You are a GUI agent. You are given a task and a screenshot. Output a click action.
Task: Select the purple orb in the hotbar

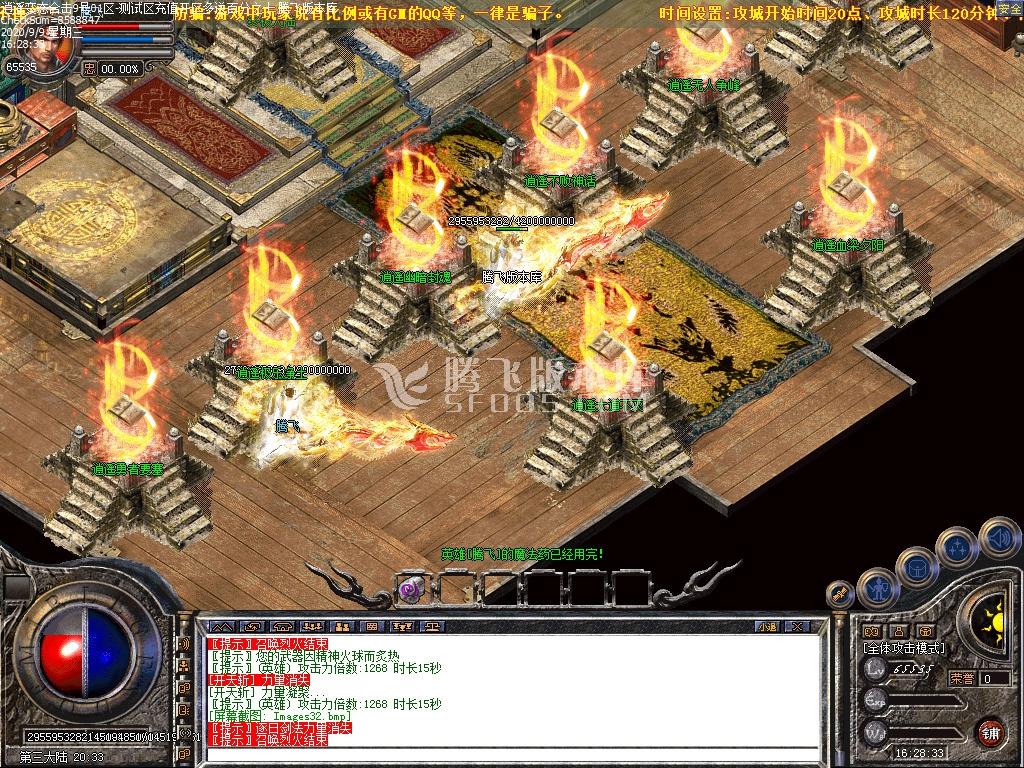tap(410, 589)
